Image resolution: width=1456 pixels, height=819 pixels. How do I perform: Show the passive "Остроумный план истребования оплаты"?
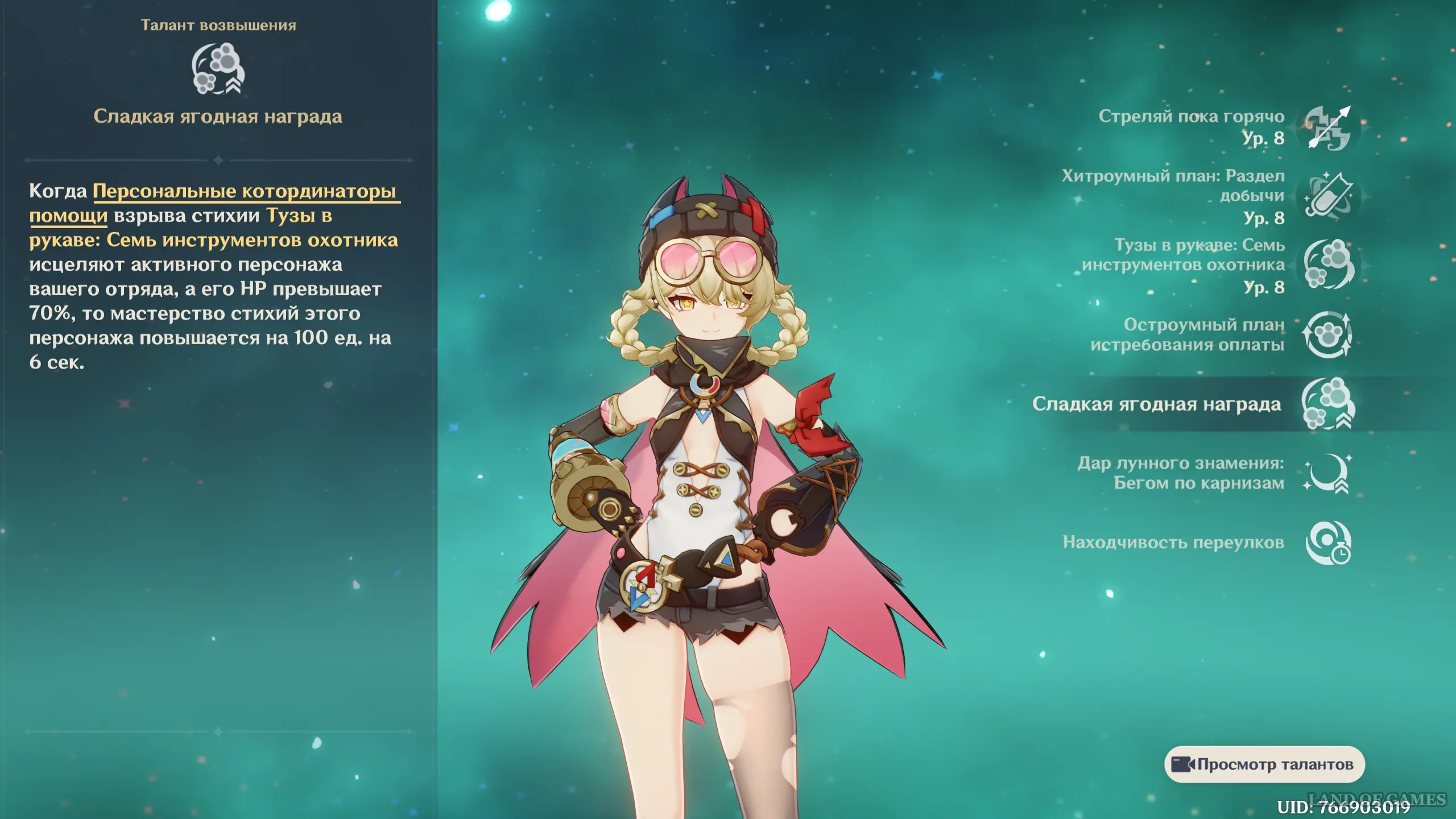1327,334
